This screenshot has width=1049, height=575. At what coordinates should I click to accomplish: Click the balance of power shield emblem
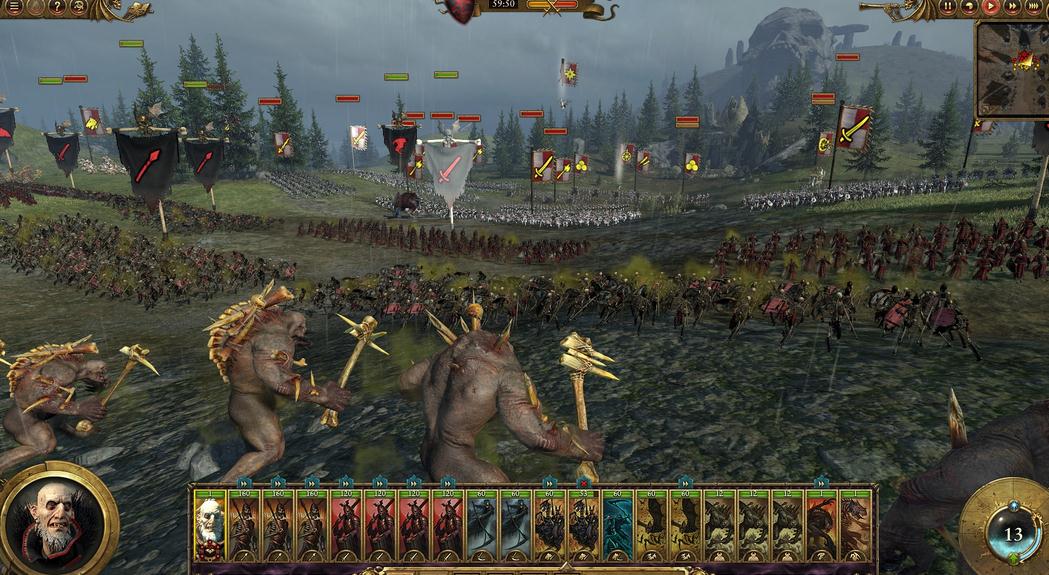pos(461,9)
